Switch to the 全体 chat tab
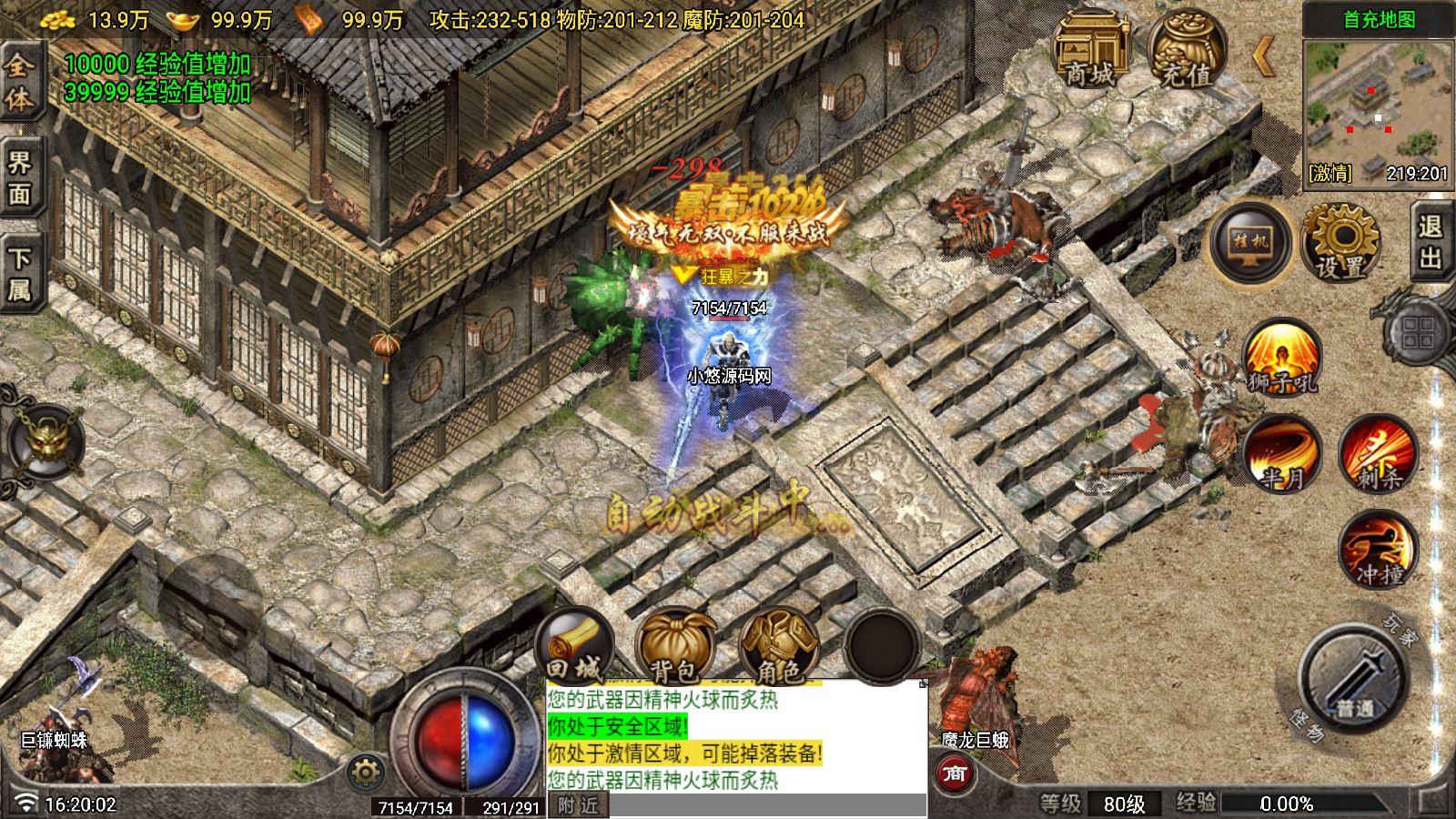1456x819 pixels. [20, 82]
